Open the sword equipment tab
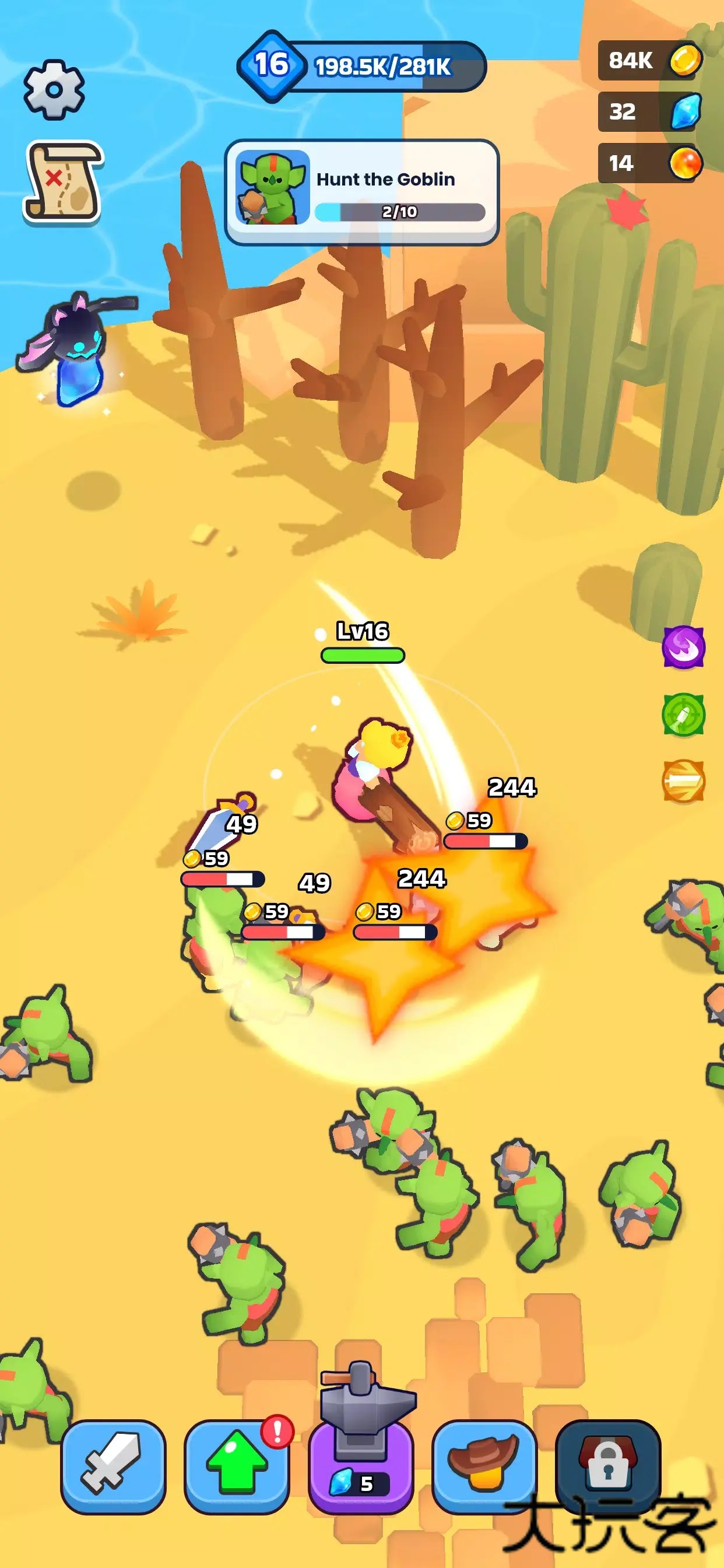This screenshot has width=724, height=1568. pyautogui.click(x=113, y=1467)
